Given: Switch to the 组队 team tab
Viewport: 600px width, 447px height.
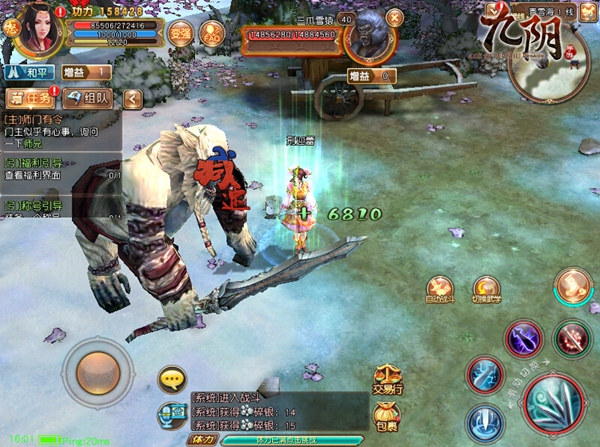Looking at the screenshot, I should [x=90, y=98].
